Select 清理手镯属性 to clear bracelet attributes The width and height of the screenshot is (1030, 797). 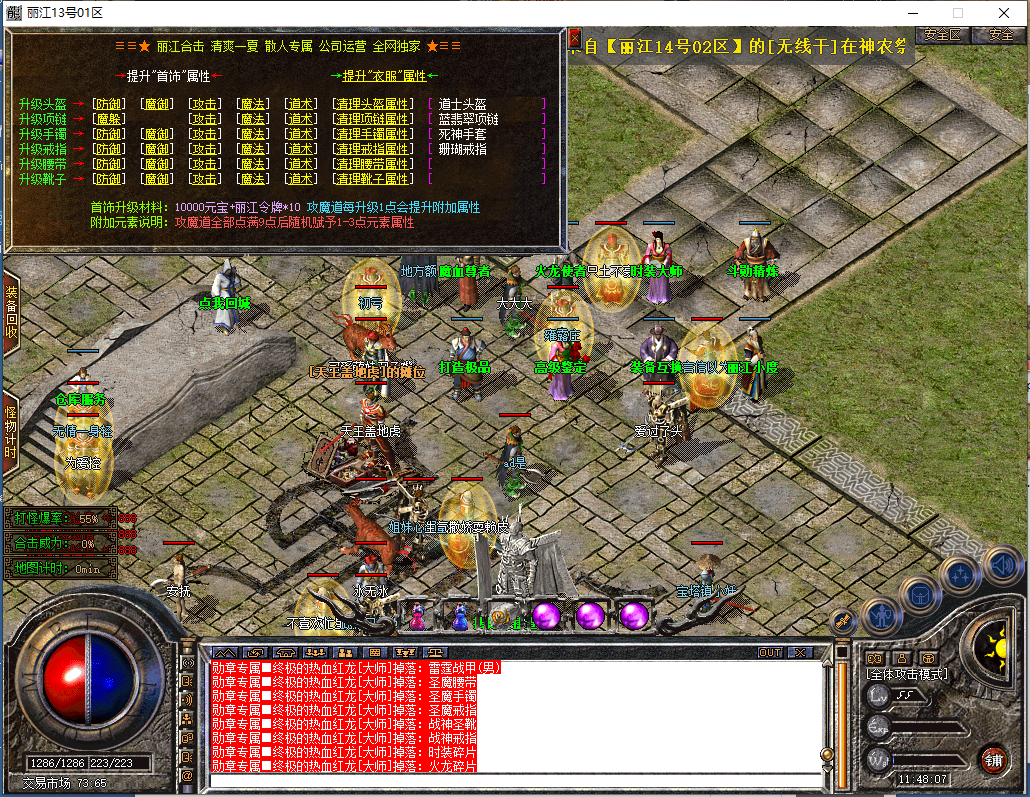coord(372,134)
